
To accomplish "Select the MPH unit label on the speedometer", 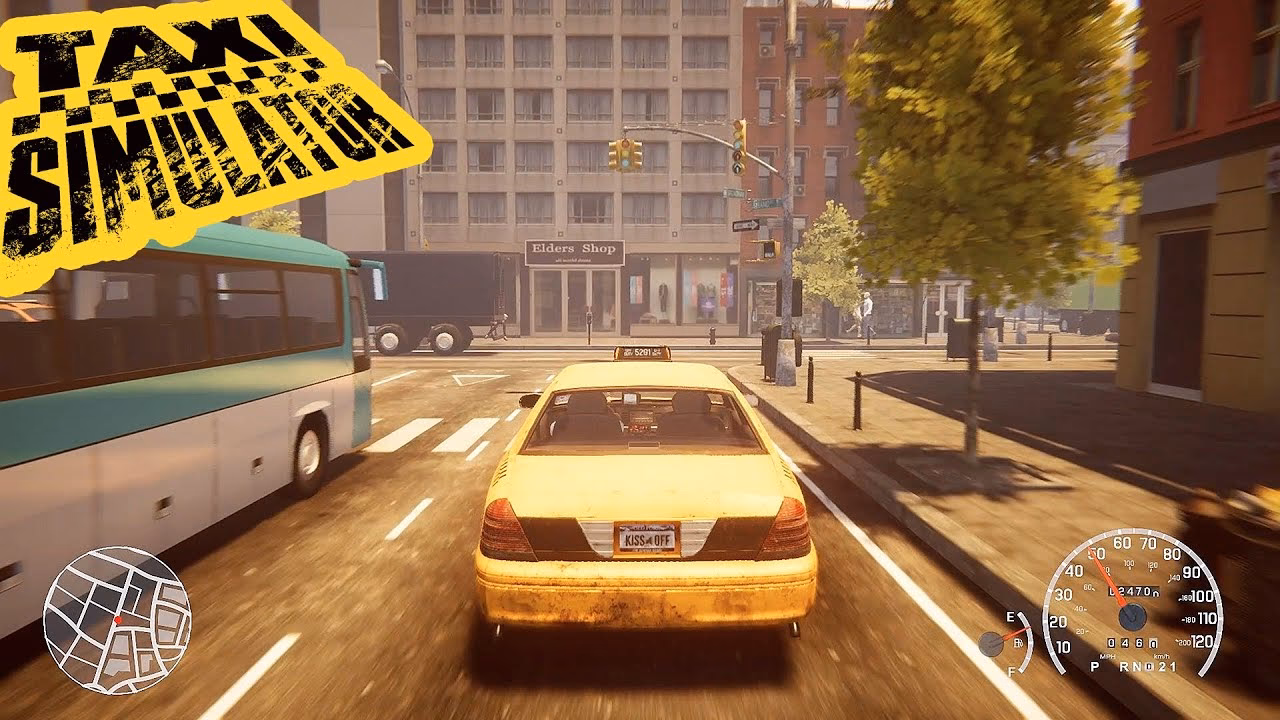I will [1107, 655].
